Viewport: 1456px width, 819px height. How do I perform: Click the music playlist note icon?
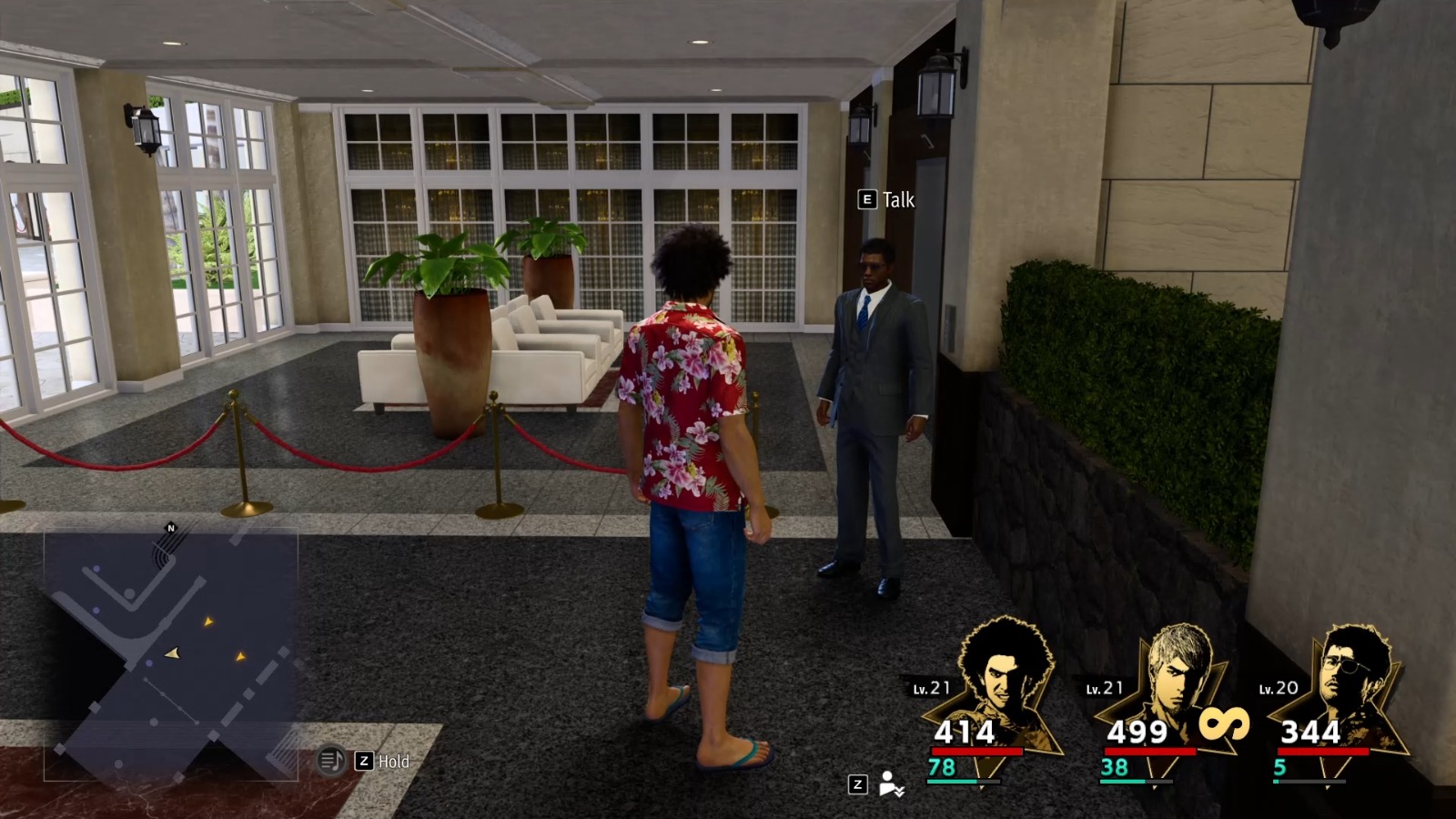tap(330, 761)
